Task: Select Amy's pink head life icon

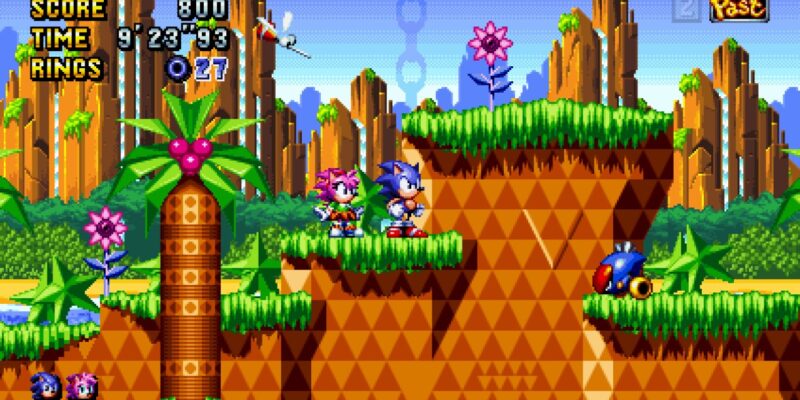Action: (81, 385)
